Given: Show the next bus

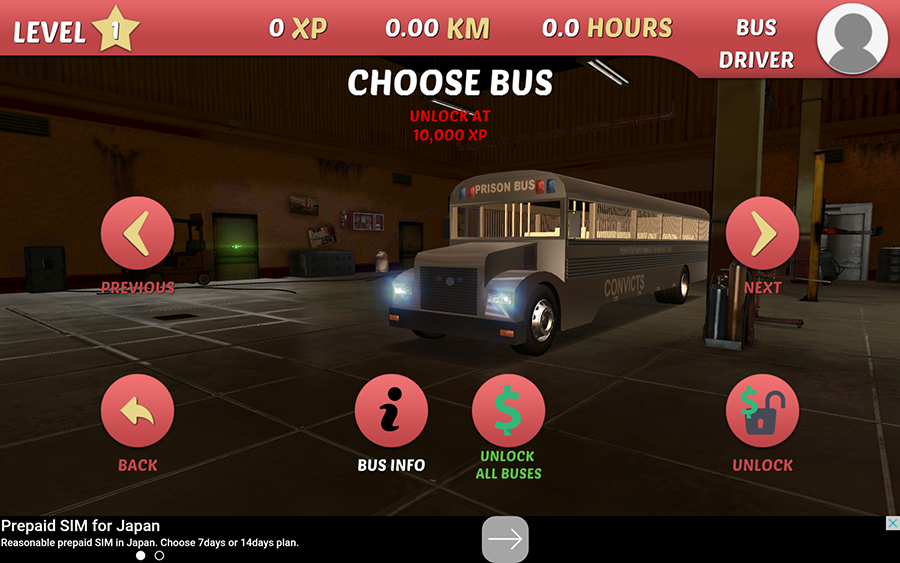Looking at the screenshot, I should 762,234.
